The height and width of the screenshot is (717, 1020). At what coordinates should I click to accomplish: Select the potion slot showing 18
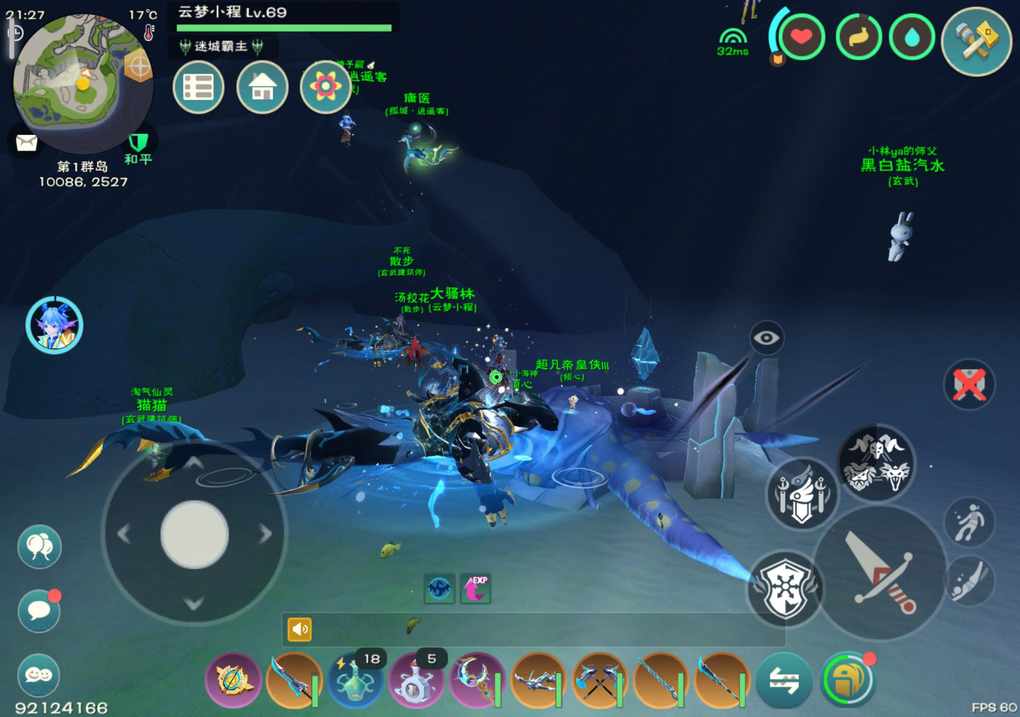click(355, 681)
